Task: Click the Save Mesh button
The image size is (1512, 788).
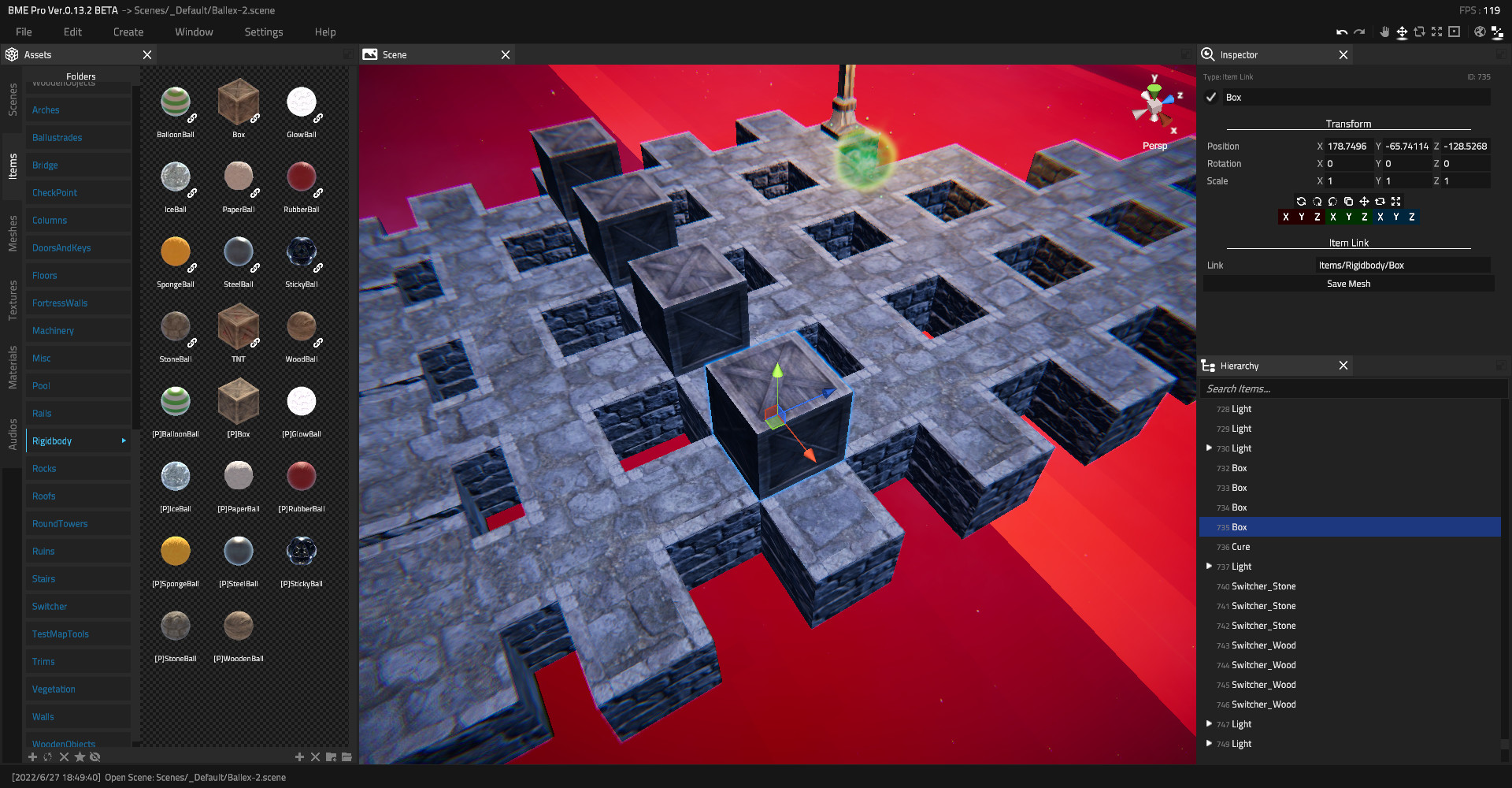Action: (x=1348, y=284)
